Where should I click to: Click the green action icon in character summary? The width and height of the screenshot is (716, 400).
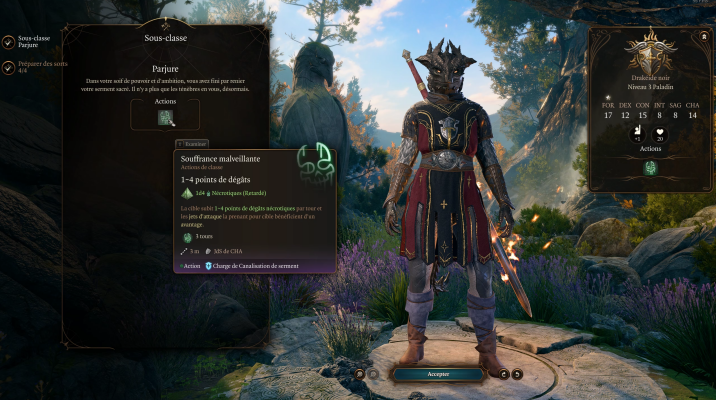[650, 168]
